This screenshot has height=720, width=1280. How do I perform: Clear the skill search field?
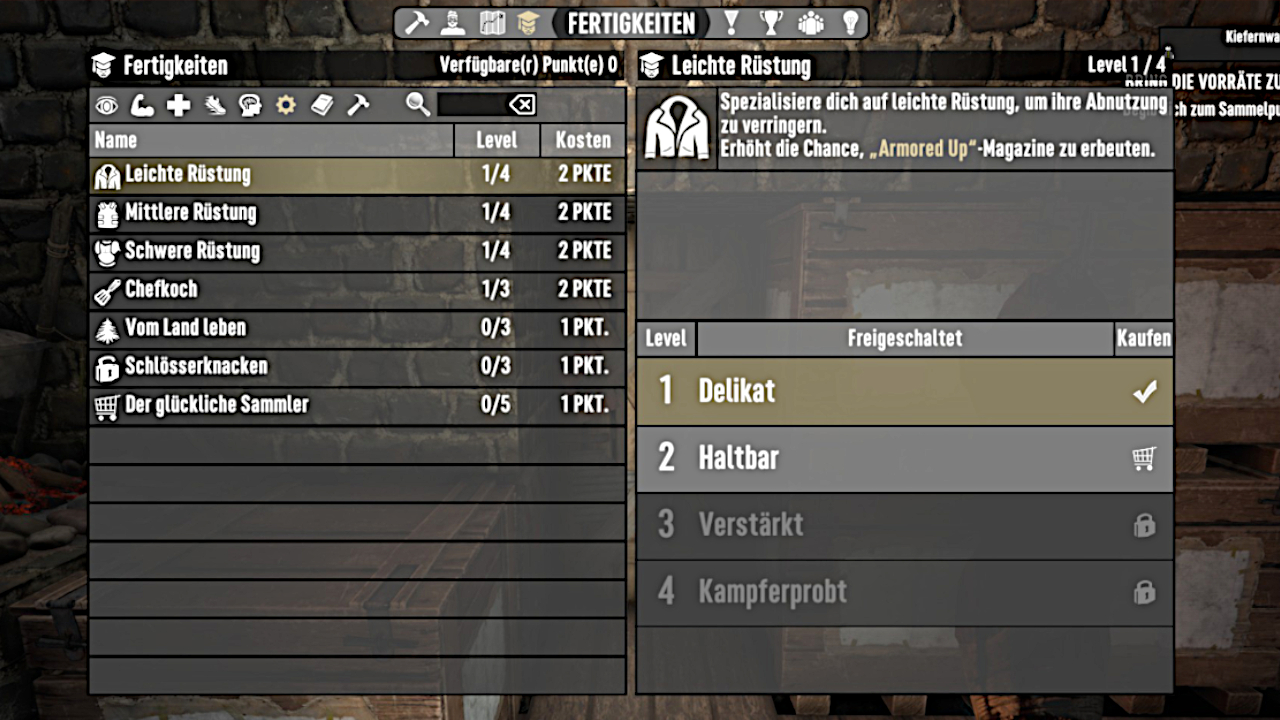point(522,105)
